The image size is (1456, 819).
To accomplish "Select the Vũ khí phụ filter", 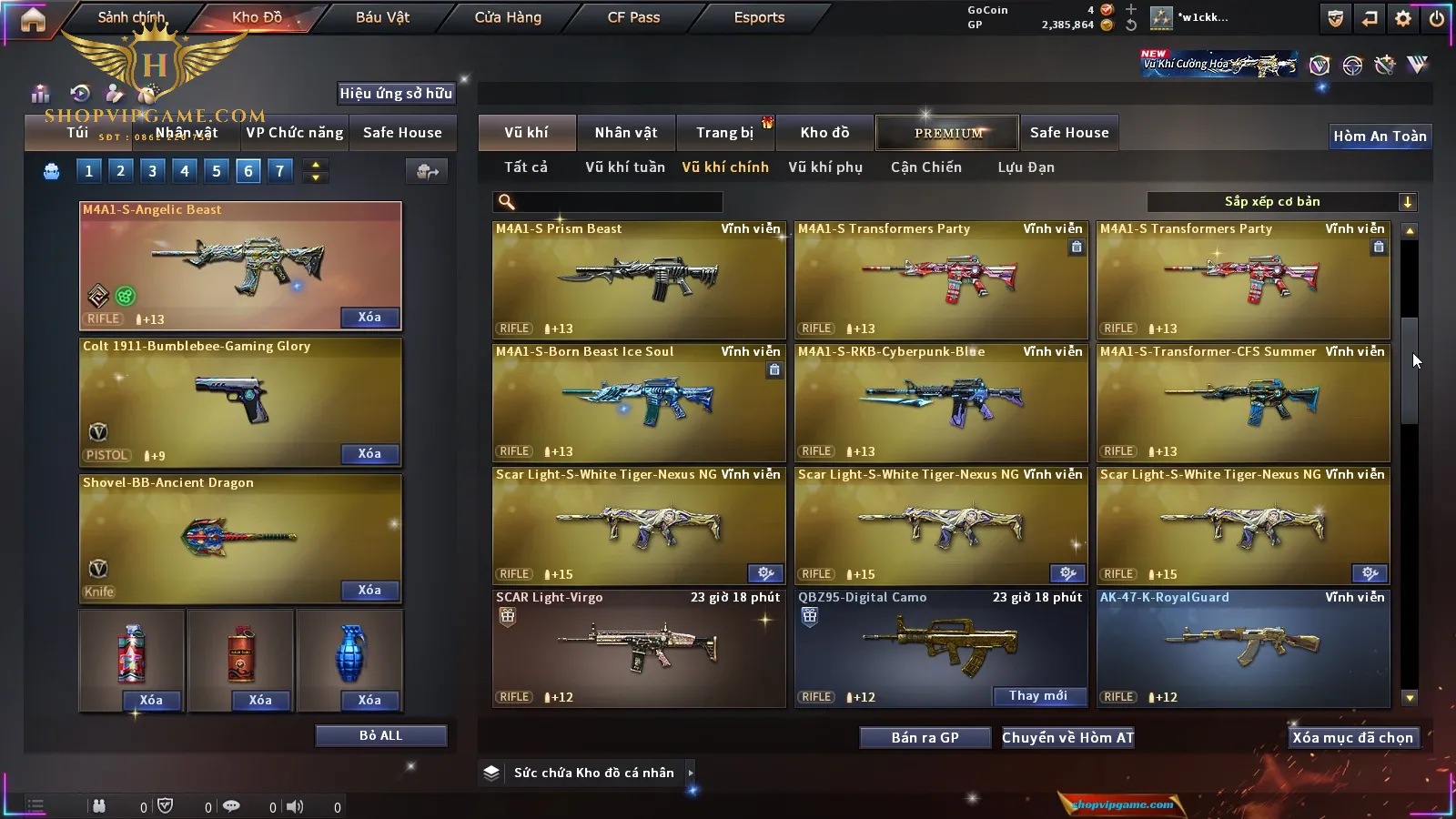I will click(x=825, y=167).
